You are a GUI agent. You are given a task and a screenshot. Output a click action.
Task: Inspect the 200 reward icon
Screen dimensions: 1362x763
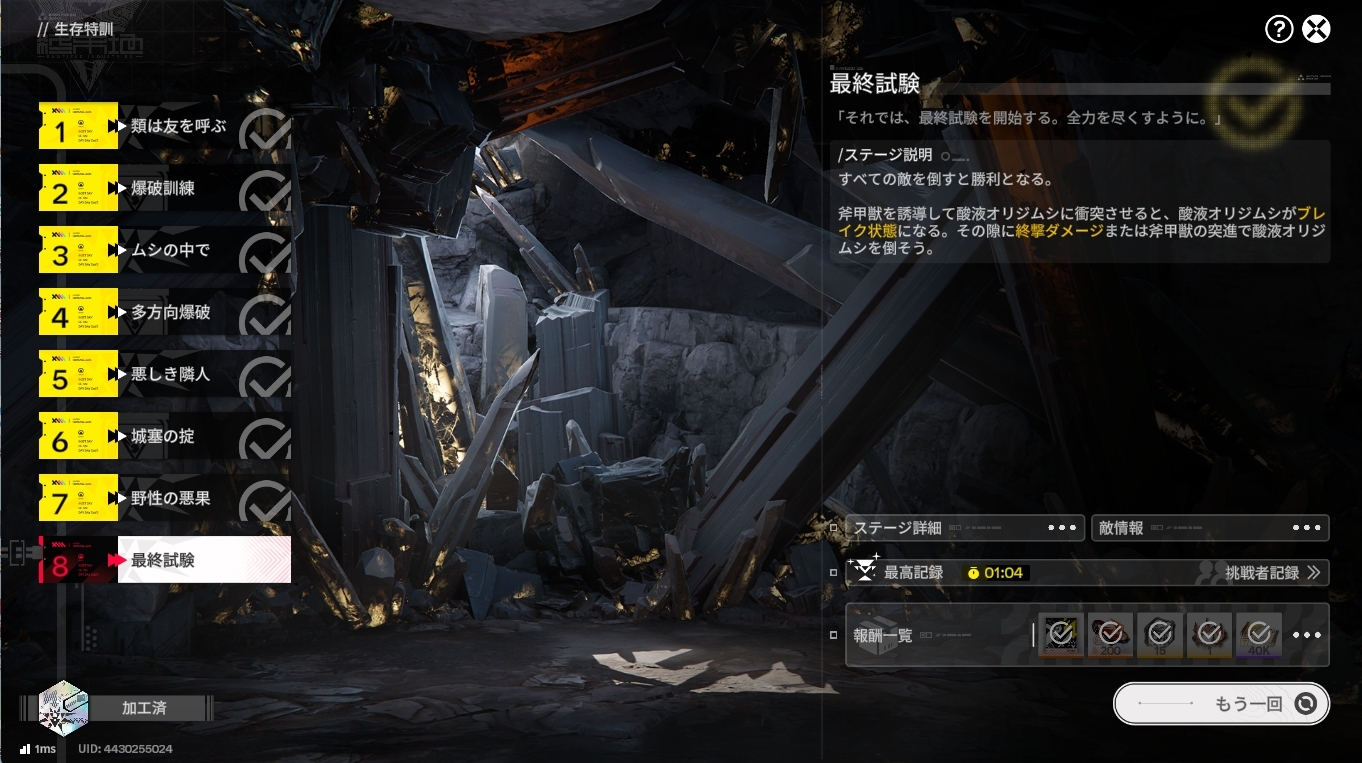[1110, 635]
